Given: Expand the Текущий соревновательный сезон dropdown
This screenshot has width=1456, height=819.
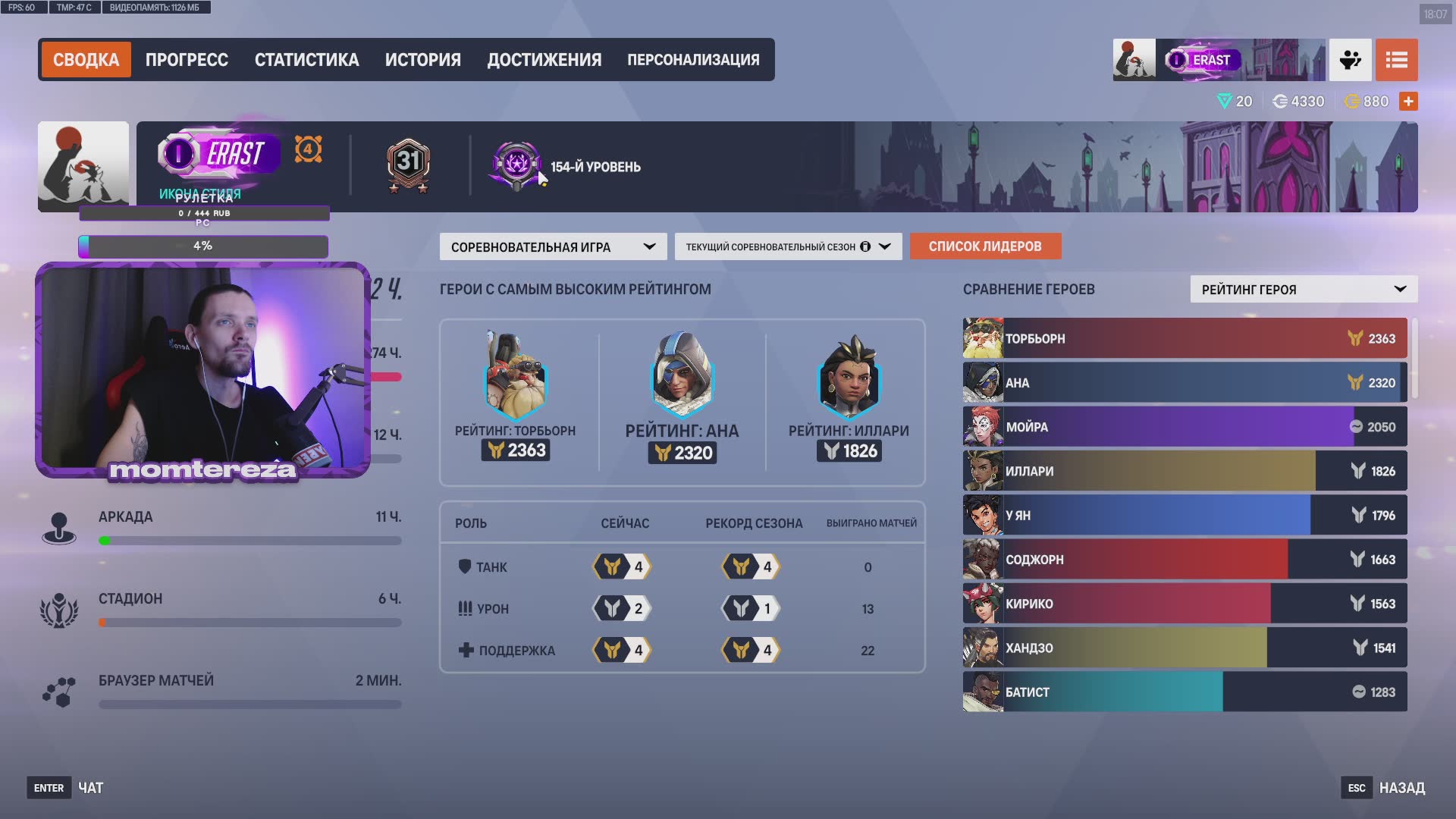Looking at the screenshot, I should 788,246.
